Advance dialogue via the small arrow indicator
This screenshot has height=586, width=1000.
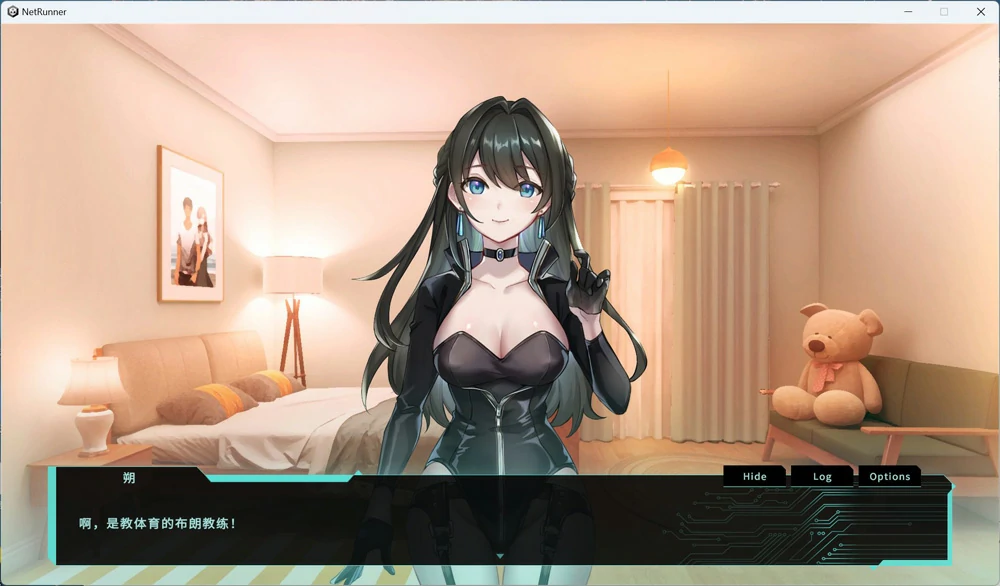tap(500, 556)
